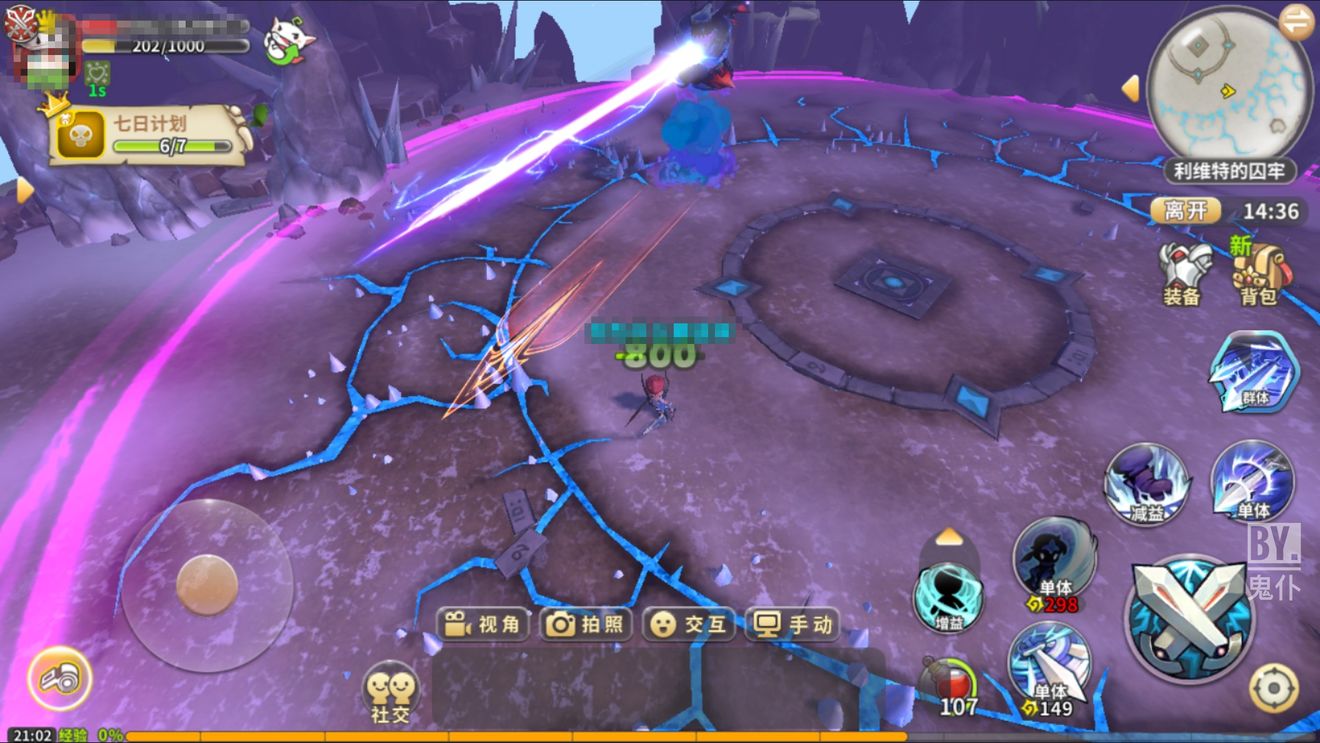Toggle the 手动 manual combat mode
Viewport: 1320px width, 743px height.
795,625
